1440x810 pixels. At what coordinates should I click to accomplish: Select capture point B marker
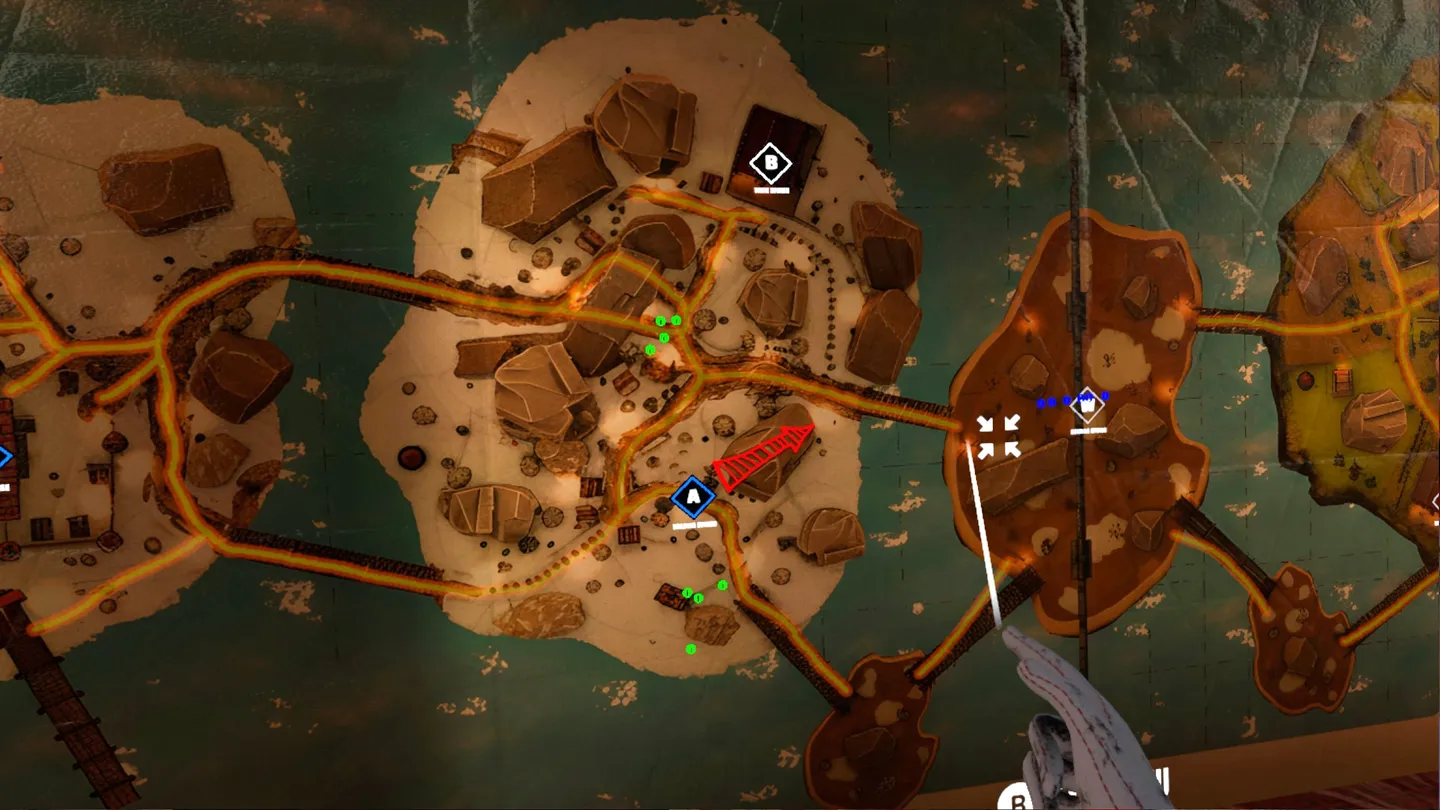click(769, 161)
